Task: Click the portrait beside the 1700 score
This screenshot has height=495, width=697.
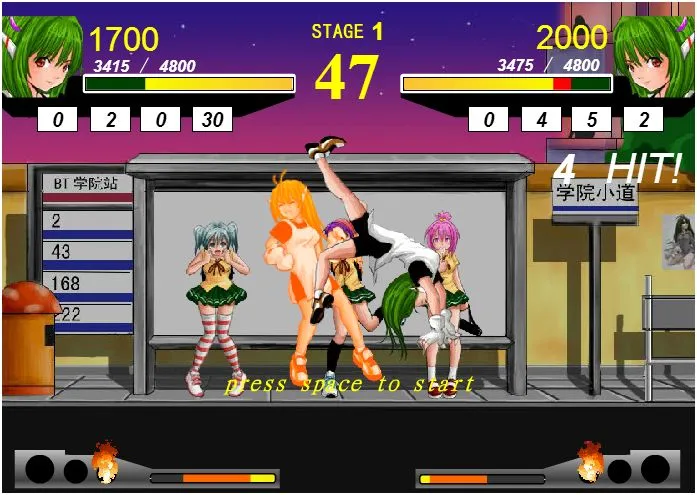Action: [x=42, y=55]
